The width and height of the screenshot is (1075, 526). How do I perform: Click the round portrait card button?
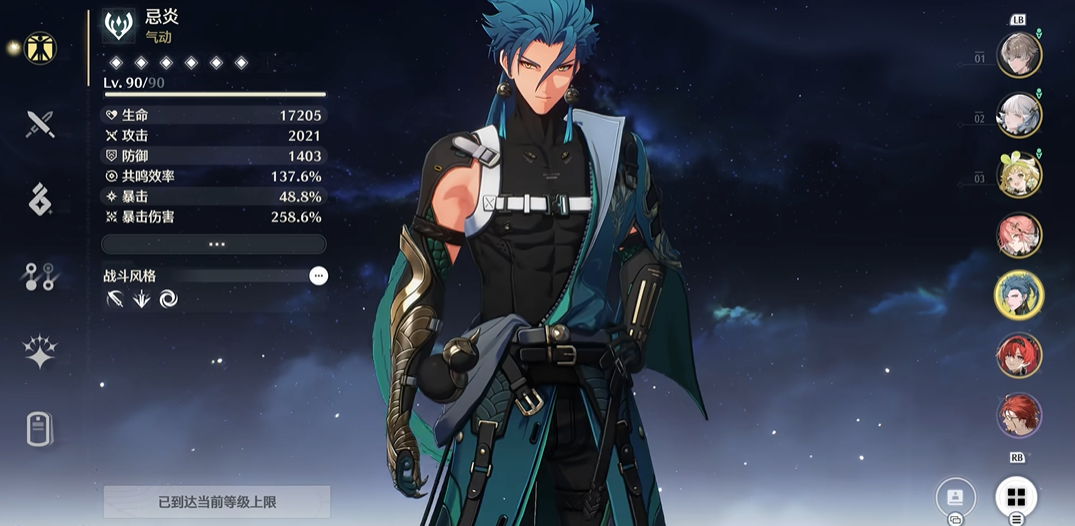click(x=955, y=497)
